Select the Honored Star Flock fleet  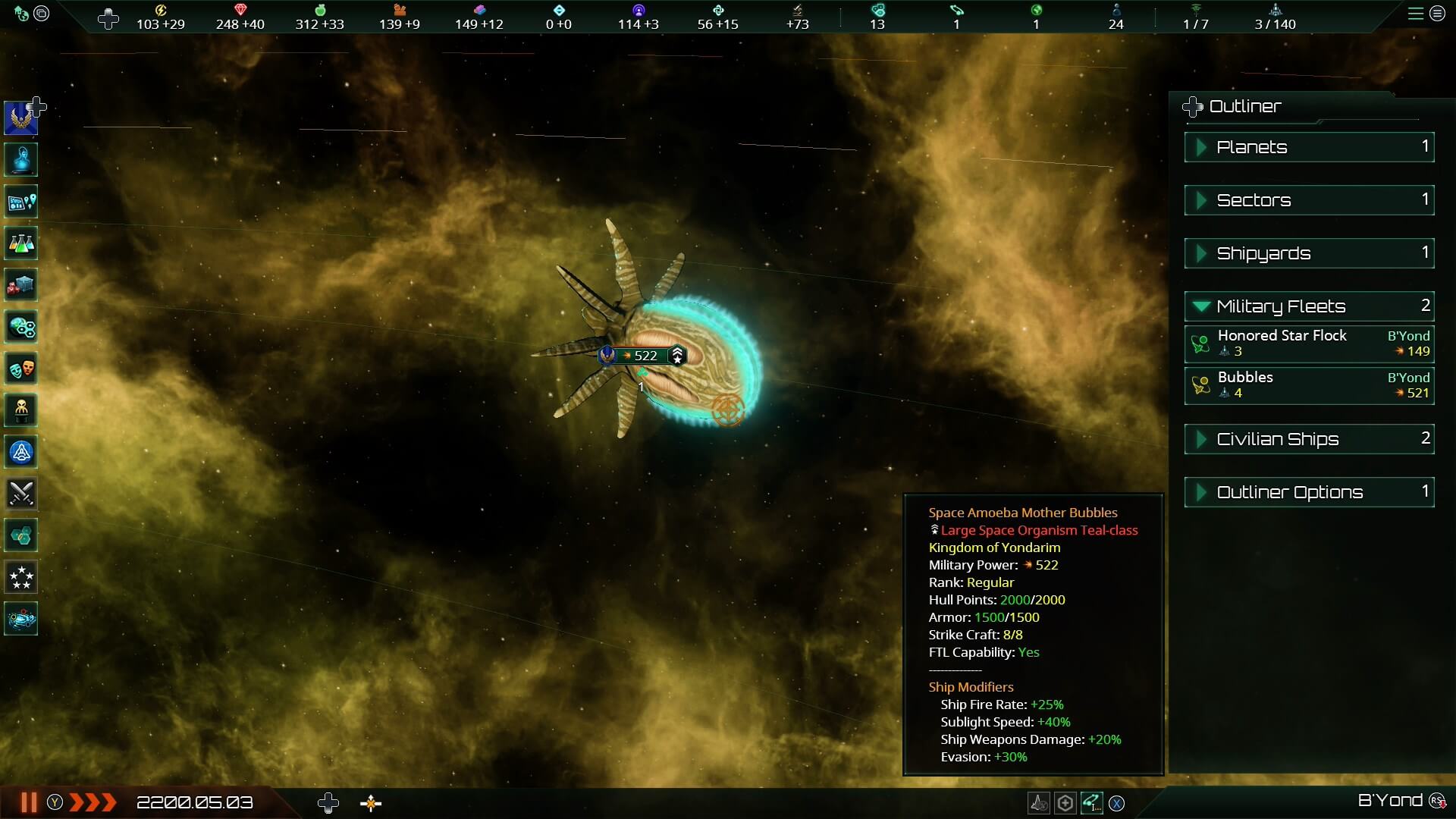tap(1309, 344)
